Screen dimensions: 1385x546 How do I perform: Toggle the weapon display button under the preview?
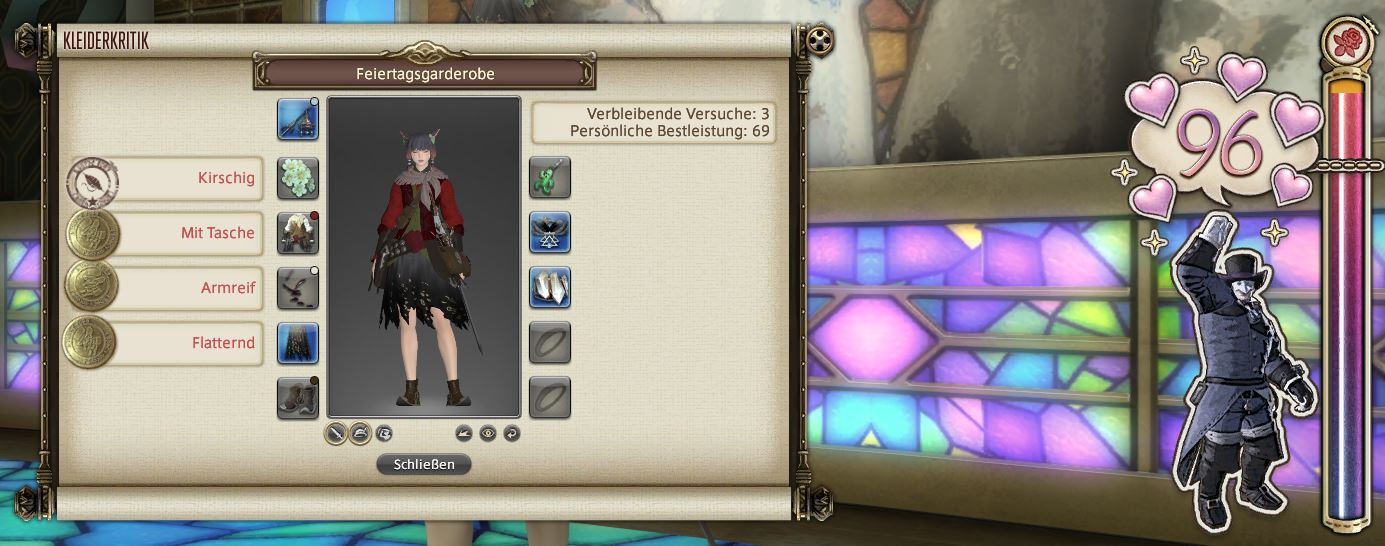(x=337, y=433)
